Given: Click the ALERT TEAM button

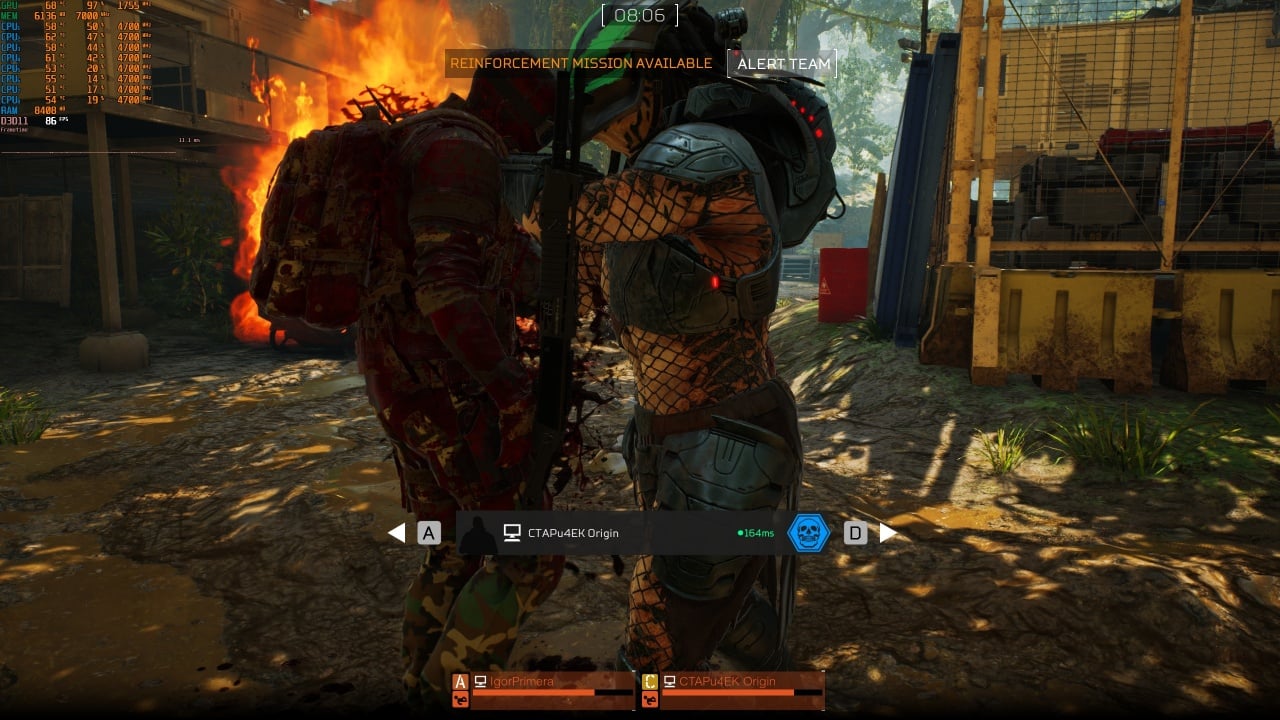Looking at the screenshot, I should [x=783, y=64].
